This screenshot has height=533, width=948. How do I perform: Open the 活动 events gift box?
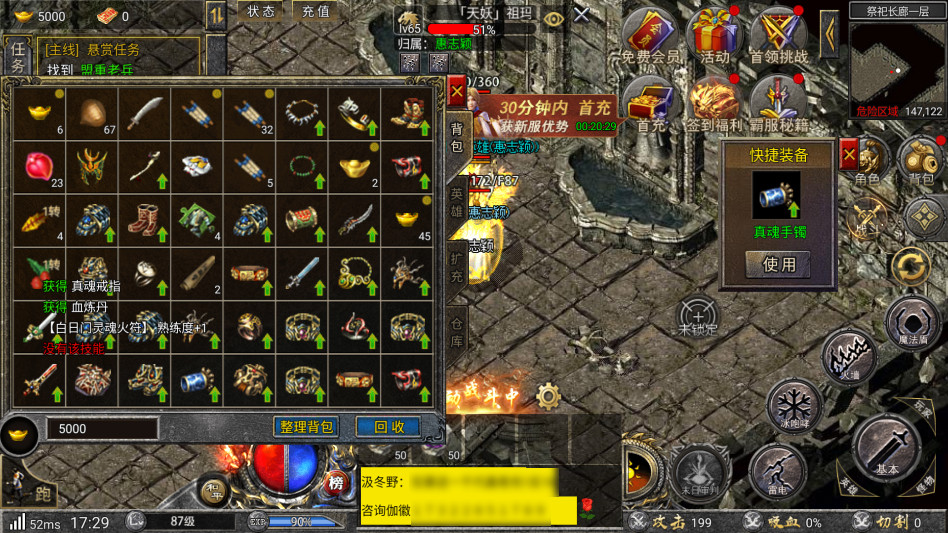pyautogui.click(x=714, y=38)
